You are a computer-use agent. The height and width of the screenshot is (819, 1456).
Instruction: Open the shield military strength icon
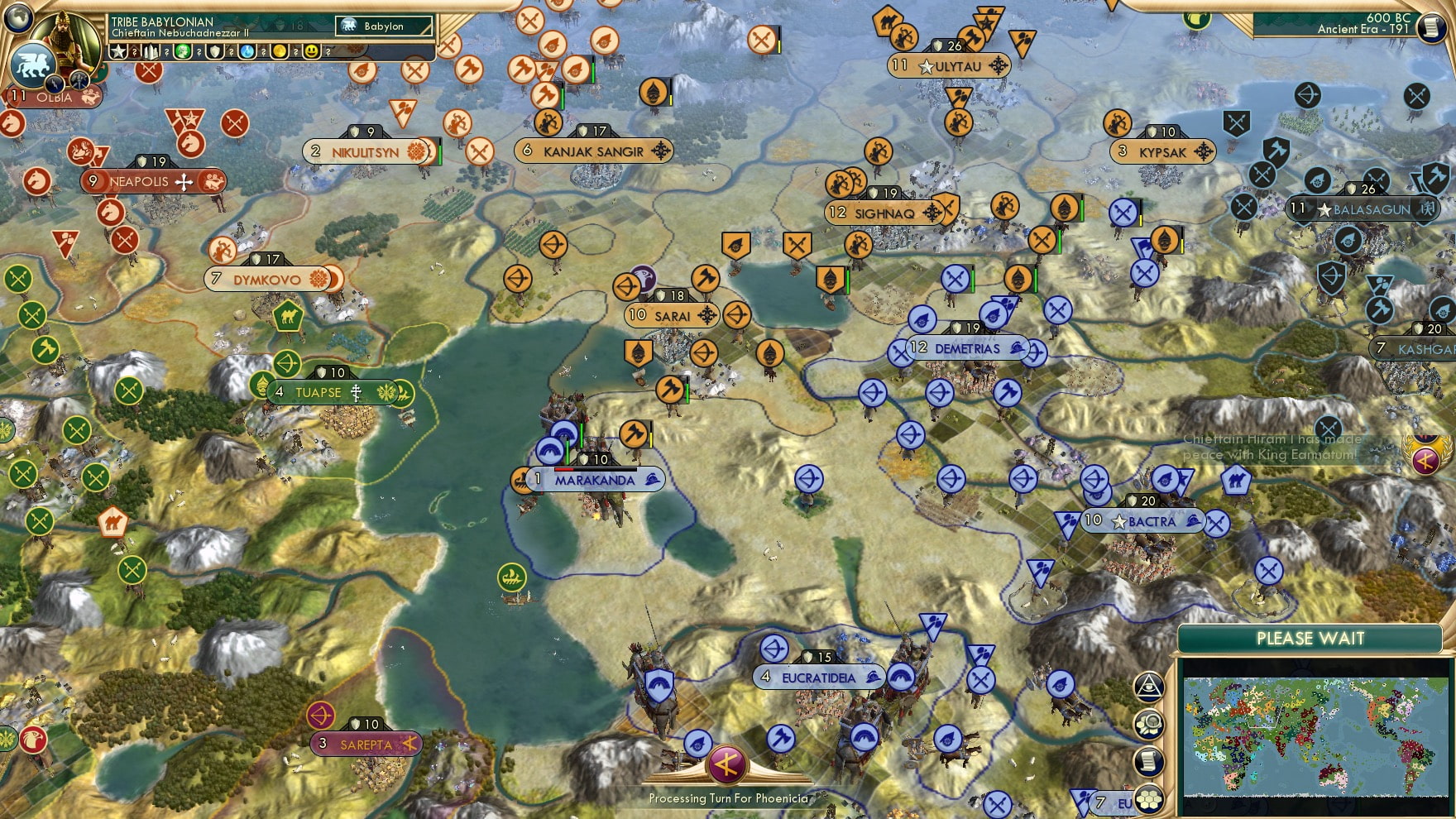(216, 51)
